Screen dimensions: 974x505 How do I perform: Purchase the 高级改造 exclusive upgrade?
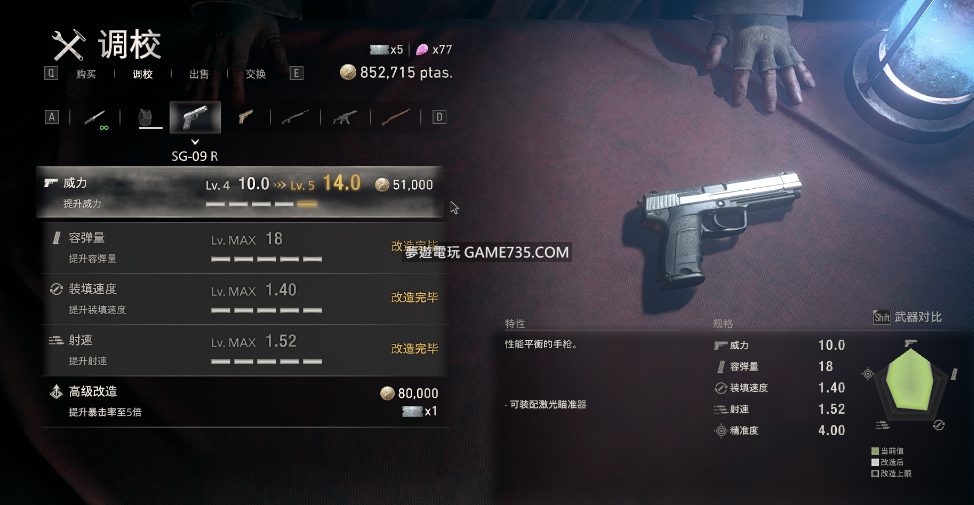[240, 401]
